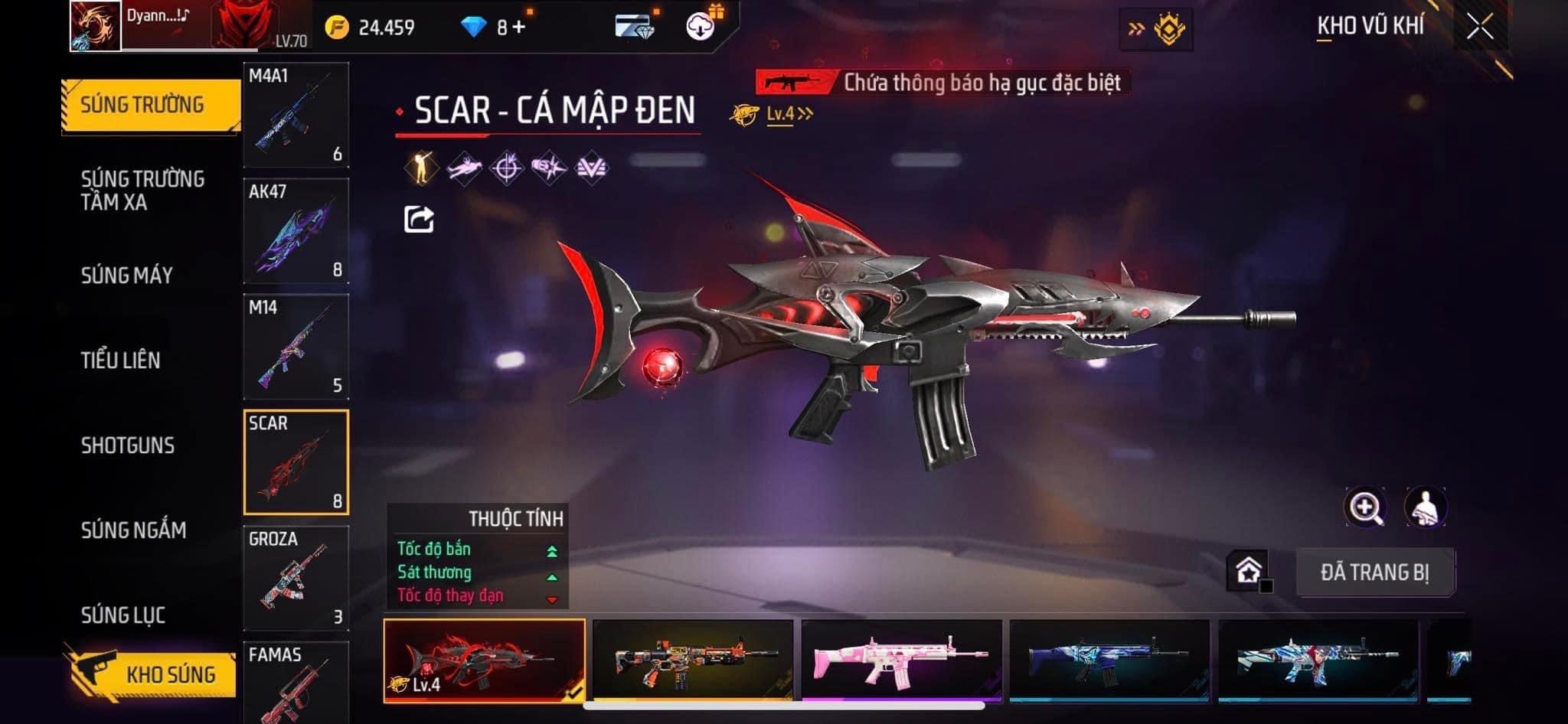Select the M4A1 weapon tile
Viewport: 1568px width, 724px height.
tap(296, 115)
